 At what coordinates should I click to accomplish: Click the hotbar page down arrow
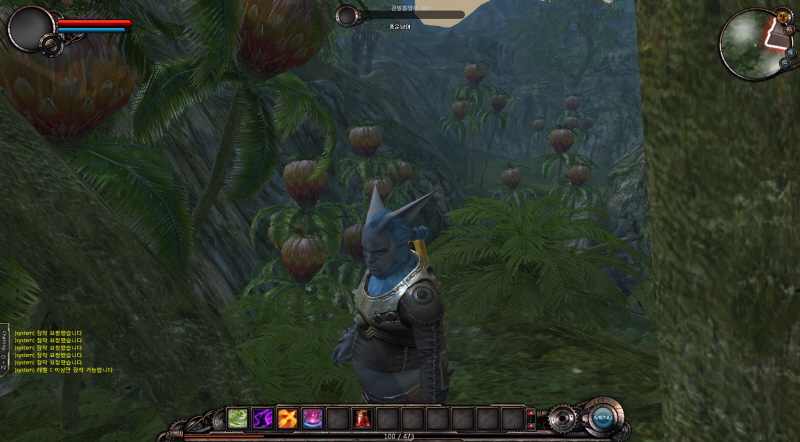[532, 424]
